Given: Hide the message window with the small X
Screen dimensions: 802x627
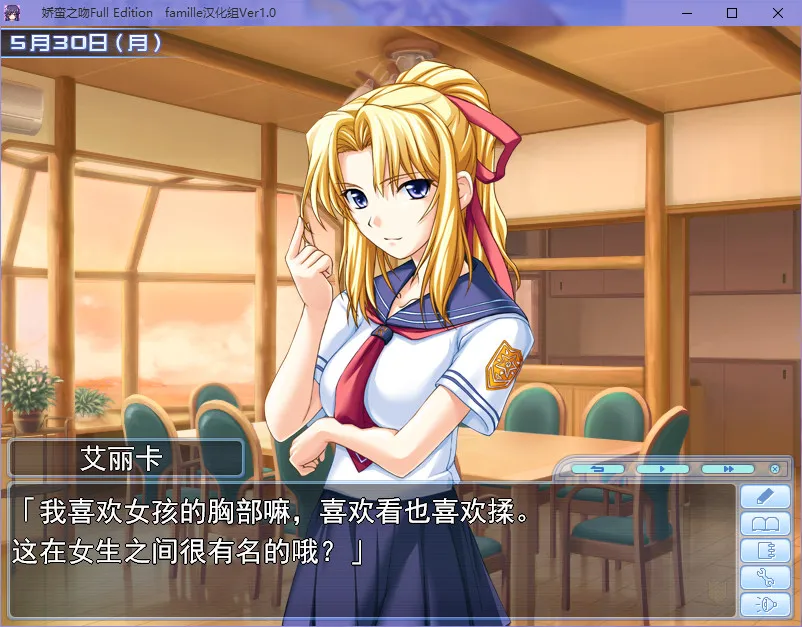Looking at the screenshot, I should [x=775, y=468].
